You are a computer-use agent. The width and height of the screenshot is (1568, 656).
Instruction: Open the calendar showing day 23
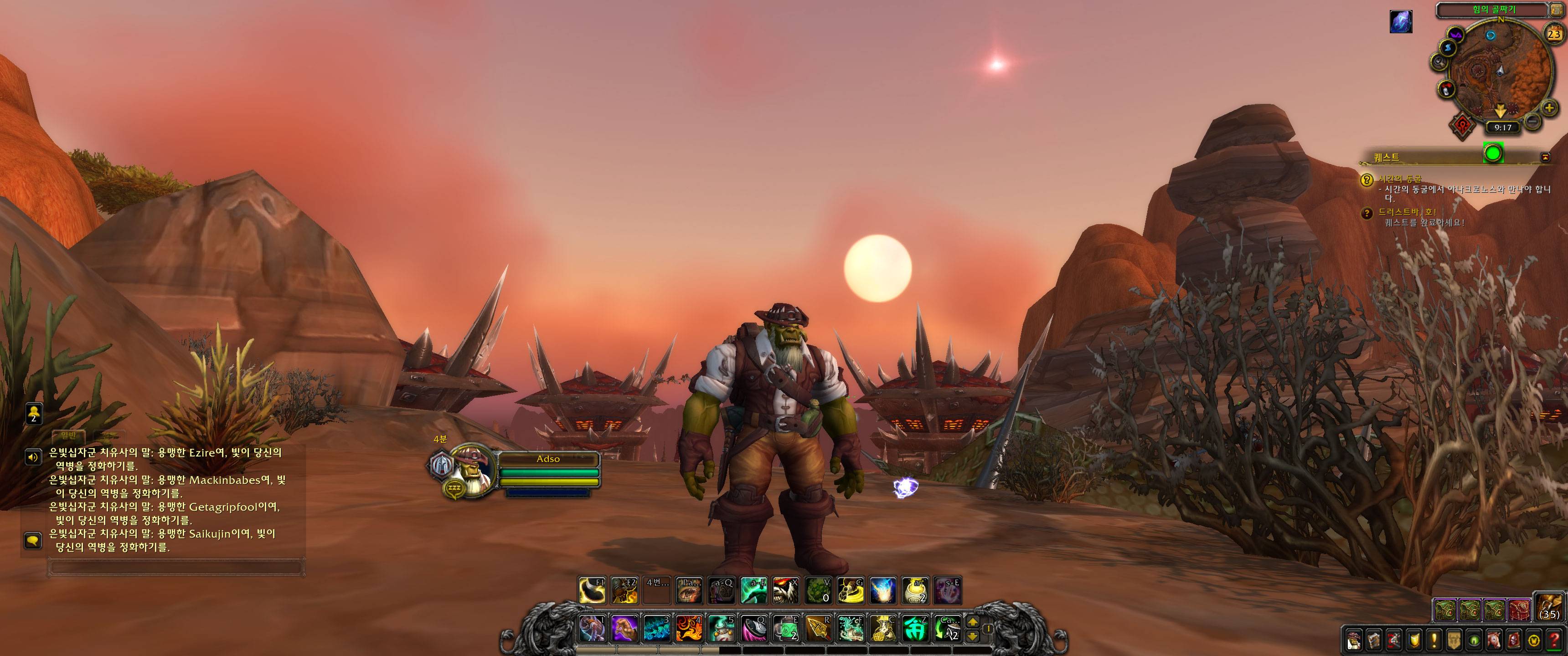click(1553, 35)
